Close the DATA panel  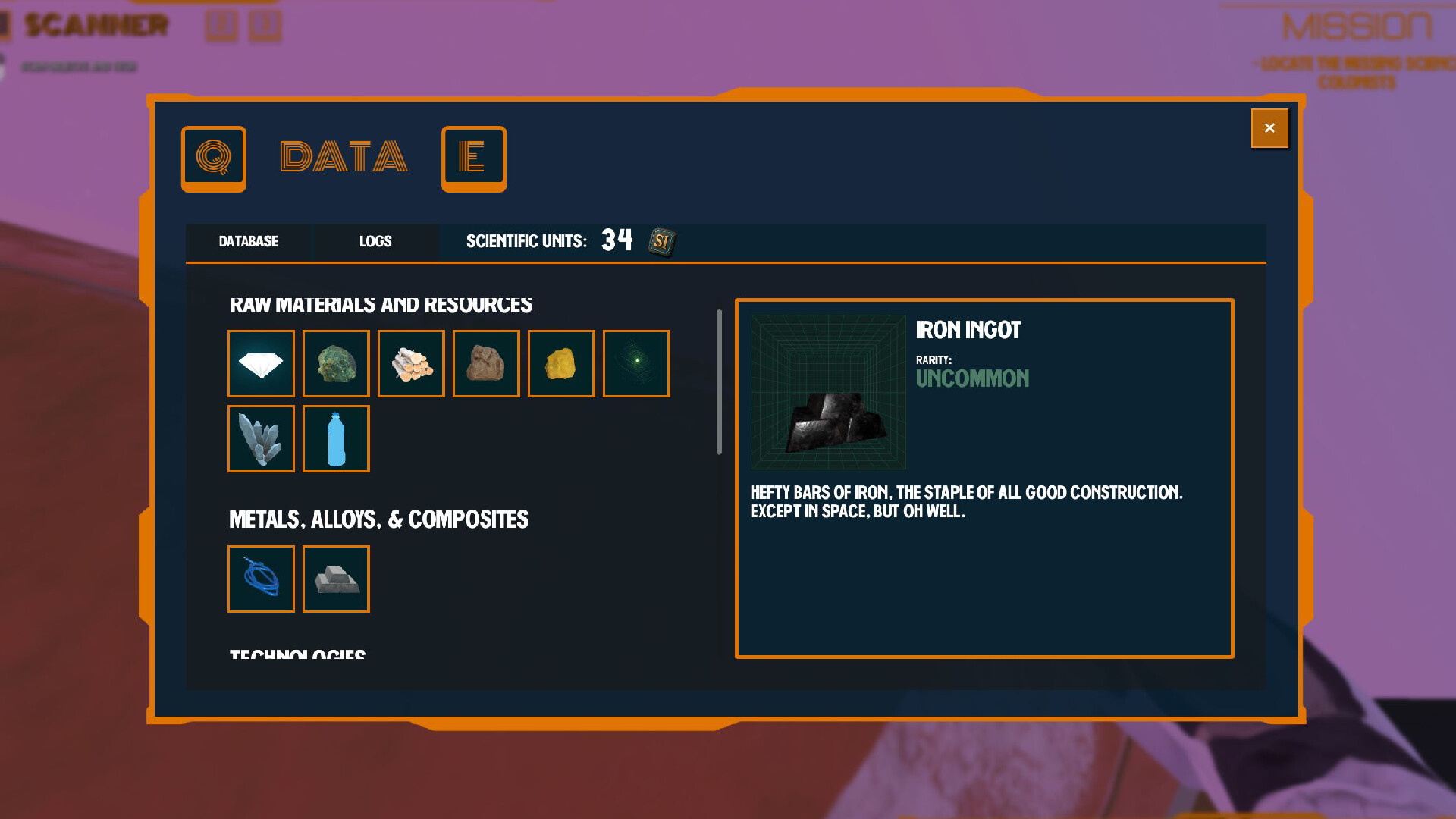pyautogui.click(x=1269, y=128)
